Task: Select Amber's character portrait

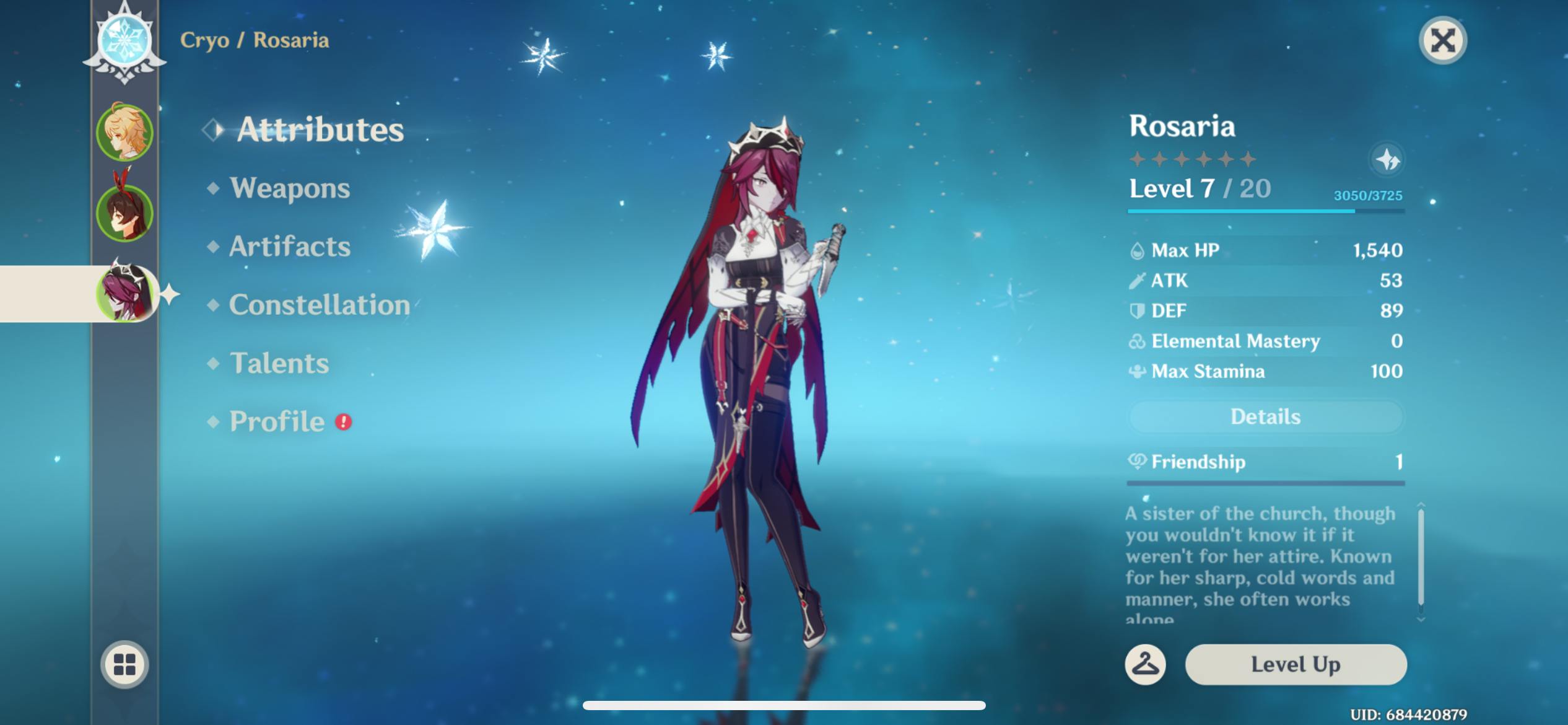Action: point(124,212)
